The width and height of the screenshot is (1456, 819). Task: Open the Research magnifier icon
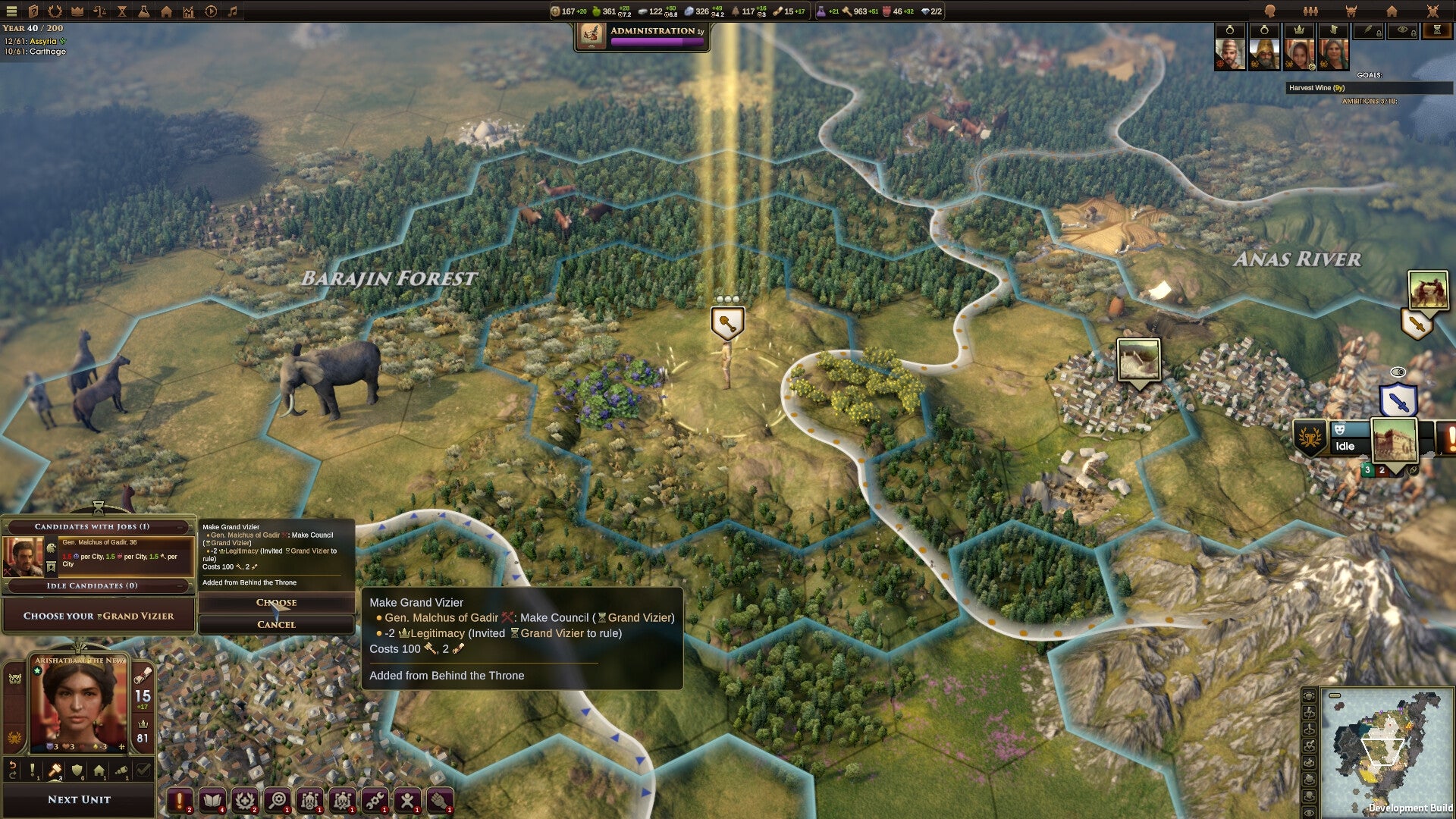tap(276, 798)
